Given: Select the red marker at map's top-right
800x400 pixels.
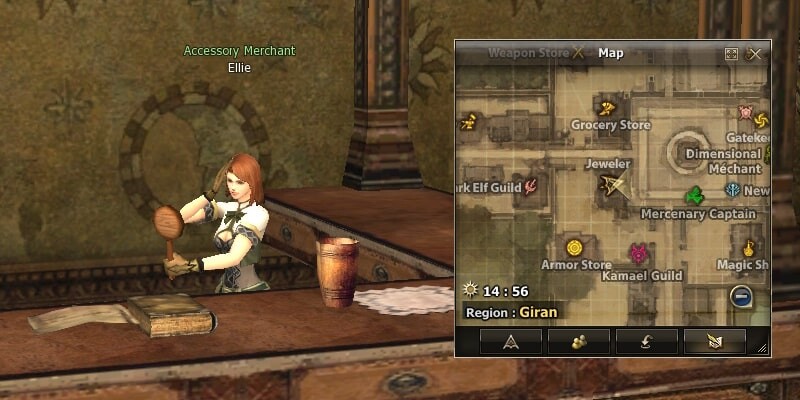Looking at the screenshot, I should coord(746,111).
